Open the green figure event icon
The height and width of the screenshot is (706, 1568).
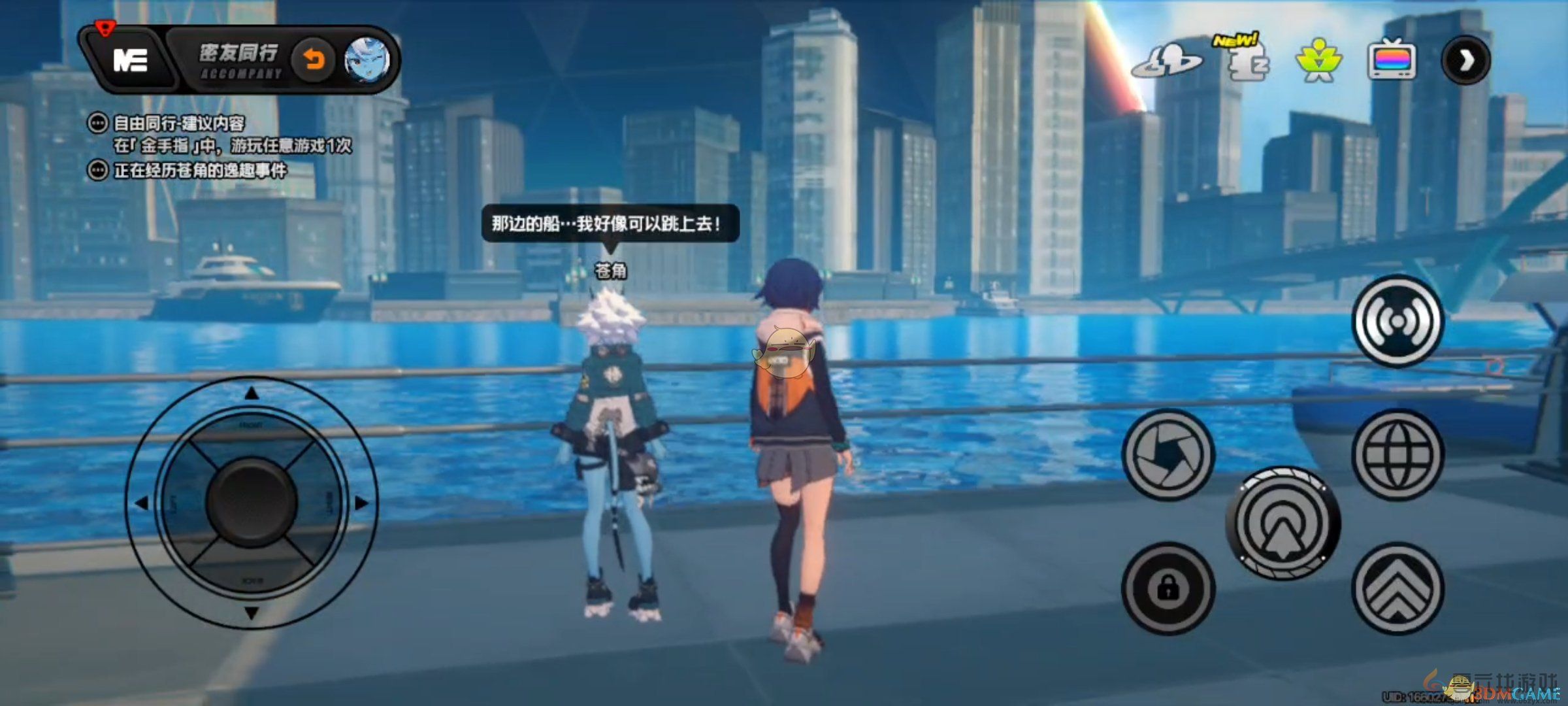pos(1318,61)
